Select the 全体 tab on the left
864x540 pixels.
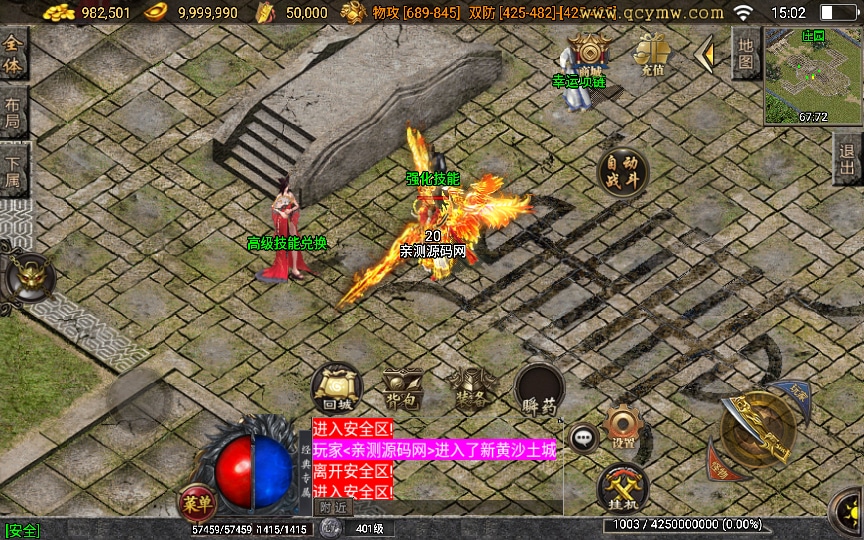coord(13,54)
